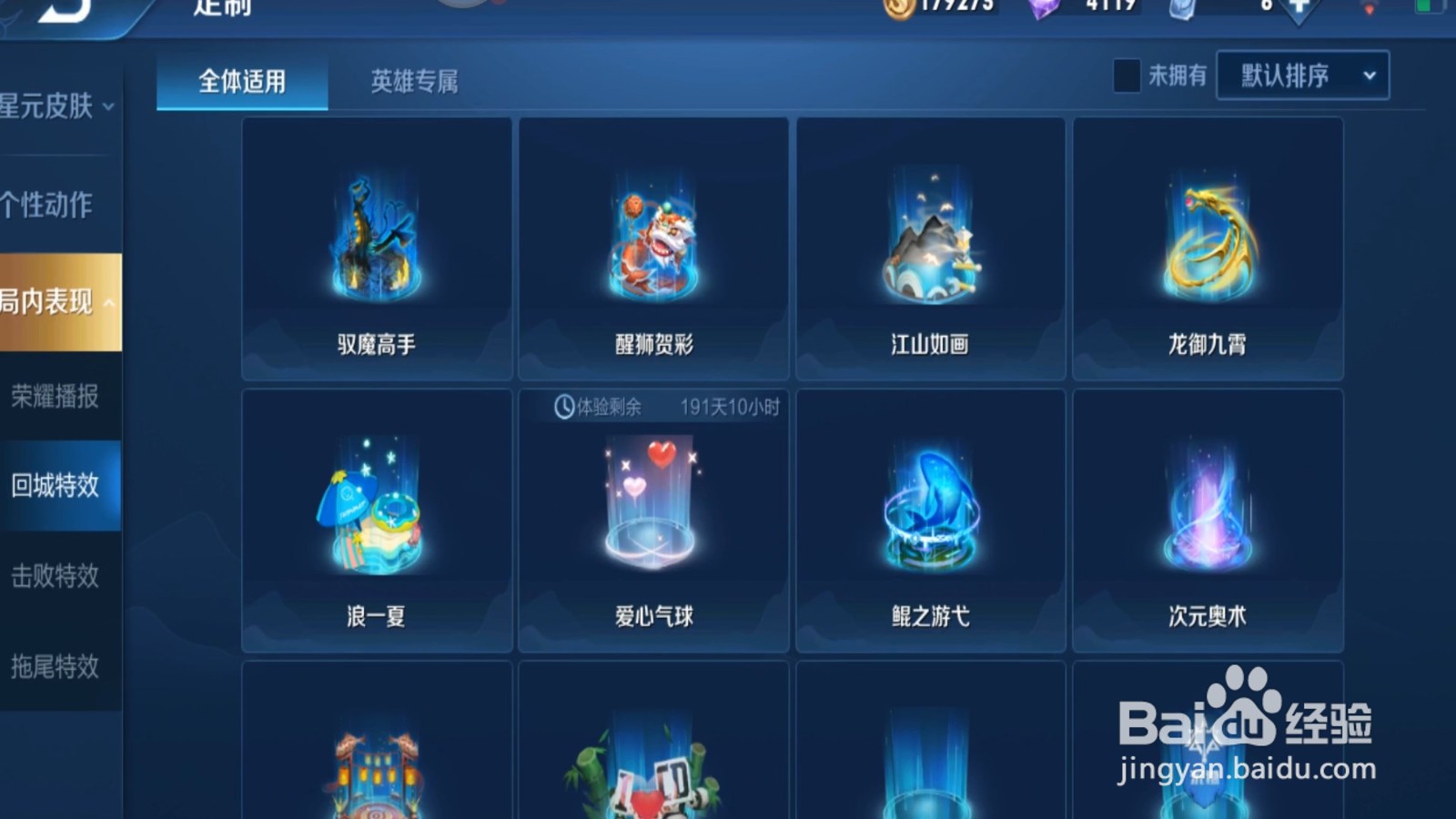This screenshot has height=819, width=1456.
Task: Toggle selection of 驭魔高手 recall effect
Action: pyautogui.click(x=375, y=246)
